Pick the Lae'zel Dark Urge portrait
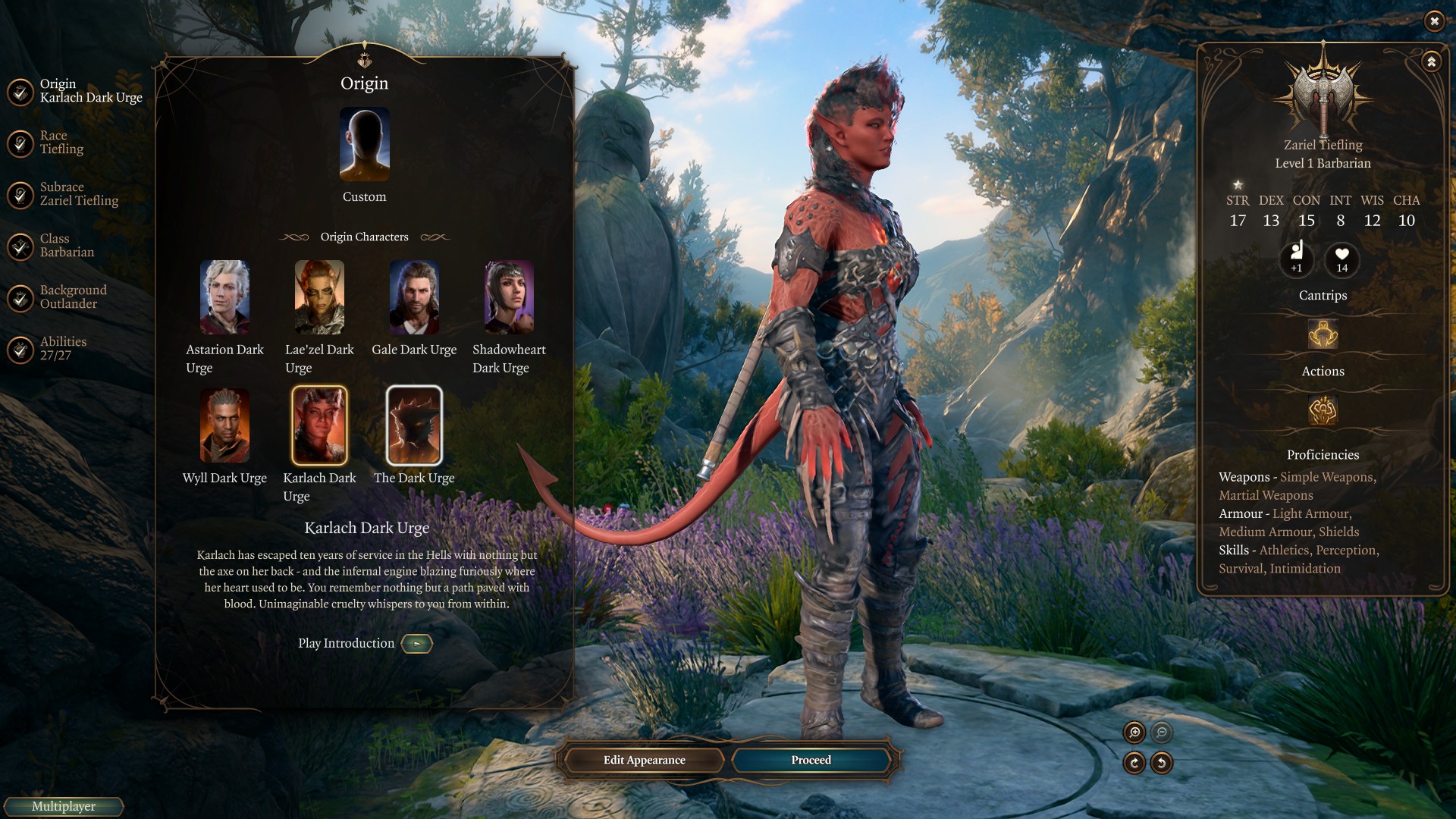Viewport: 1456px width, 819px height. pos(319,297)
